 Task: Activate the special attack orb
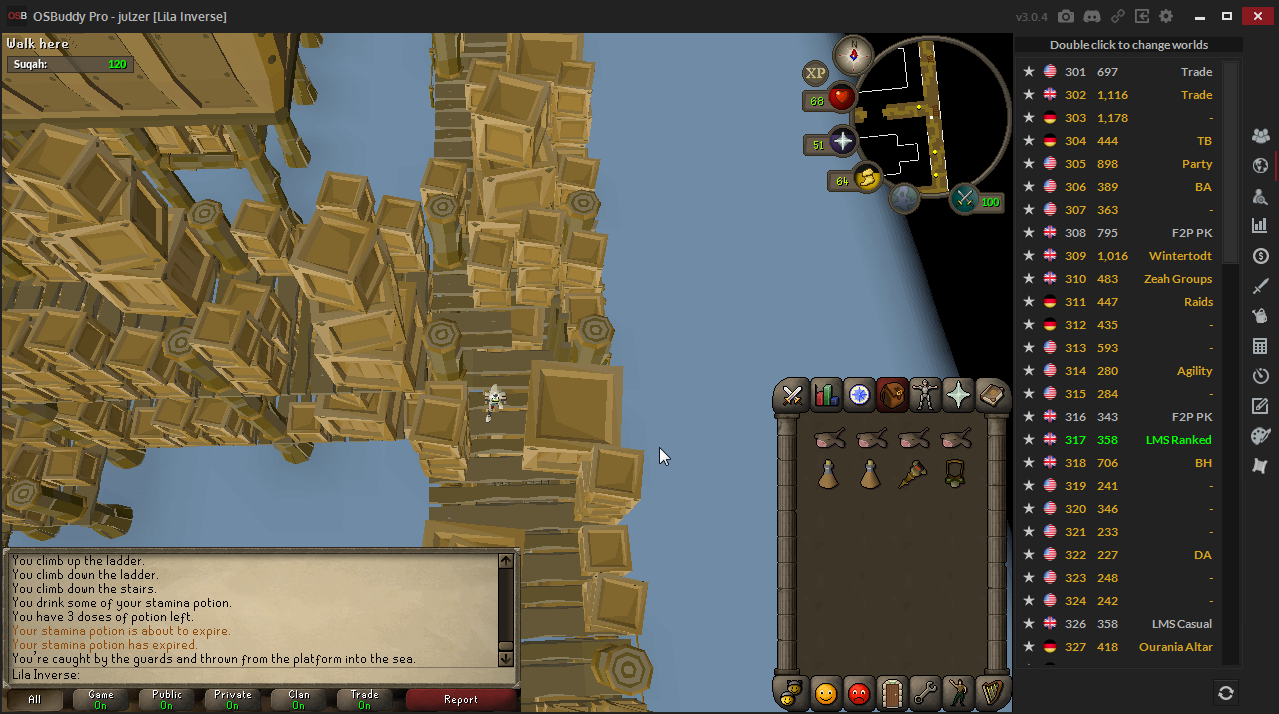click(x=965, y=198)
